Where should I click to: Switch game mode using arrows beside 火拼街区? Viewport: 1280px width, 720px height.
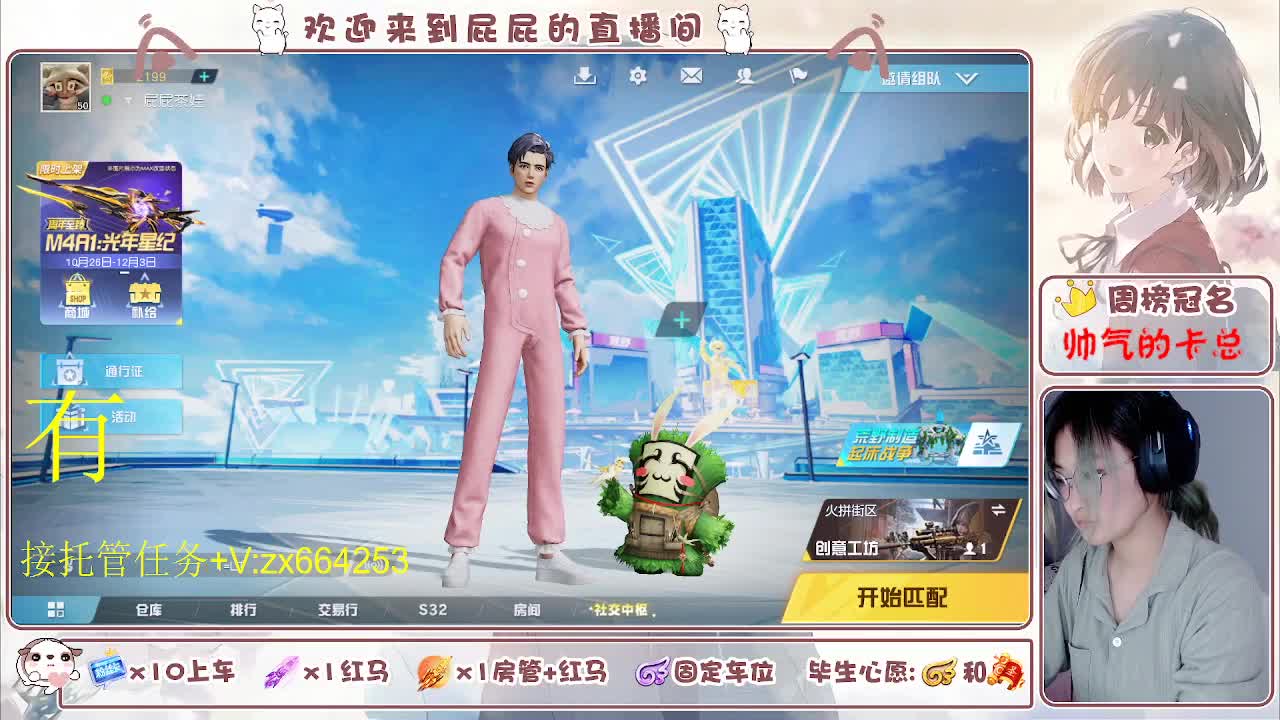999,508
